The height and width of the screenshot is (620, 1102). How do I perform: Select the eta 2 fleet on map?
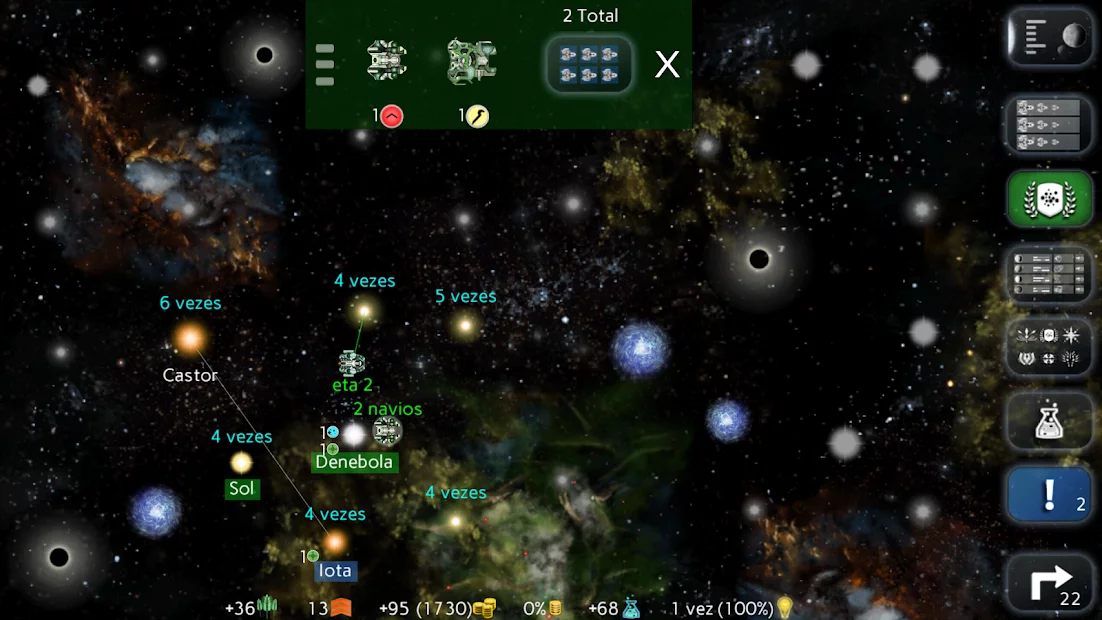351,362
